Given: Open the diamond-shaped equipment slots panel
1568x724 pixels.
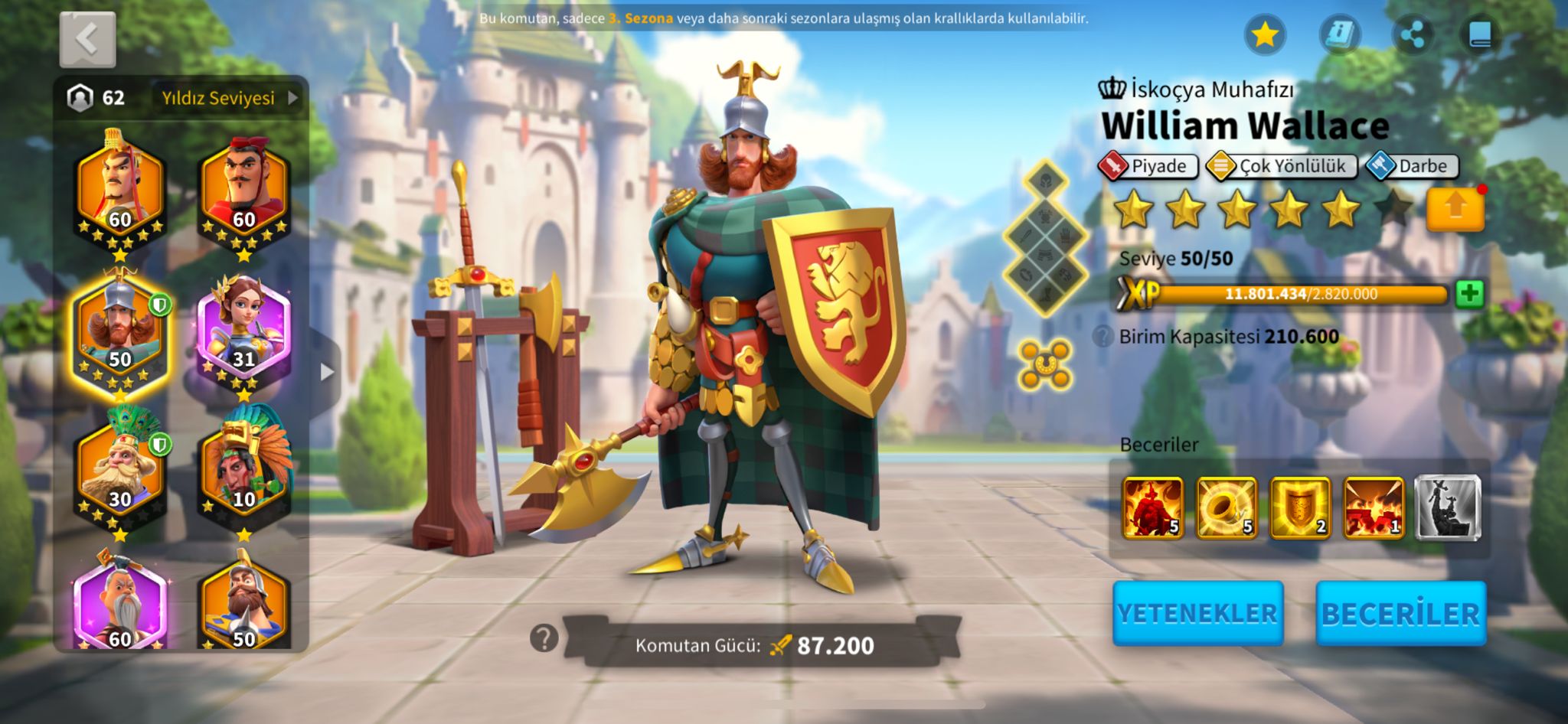Looking at the screenshot, I should (x=1046, y=238).
